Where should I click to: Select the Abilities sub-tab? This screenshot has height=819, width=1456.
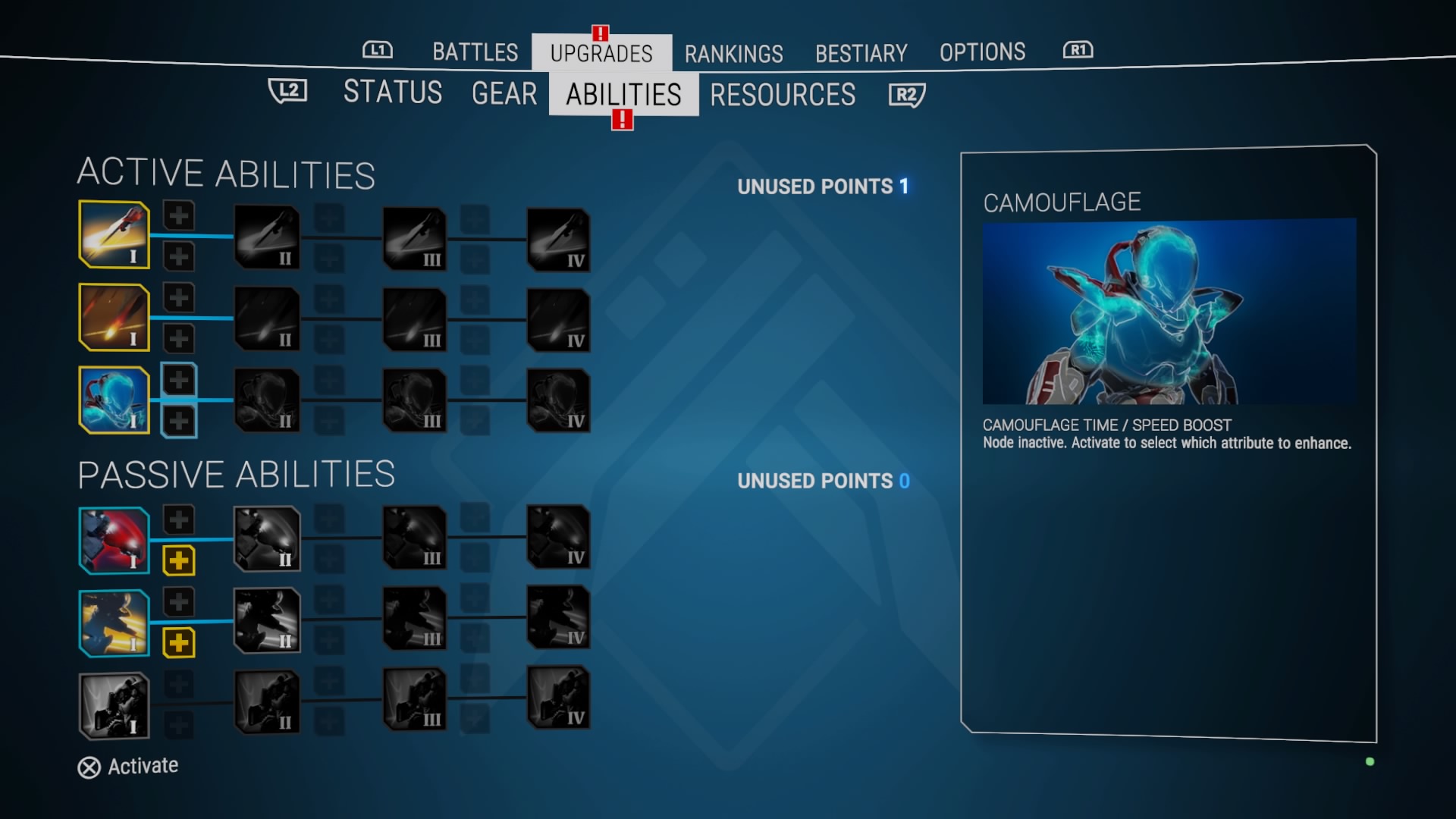click(623, 95)
